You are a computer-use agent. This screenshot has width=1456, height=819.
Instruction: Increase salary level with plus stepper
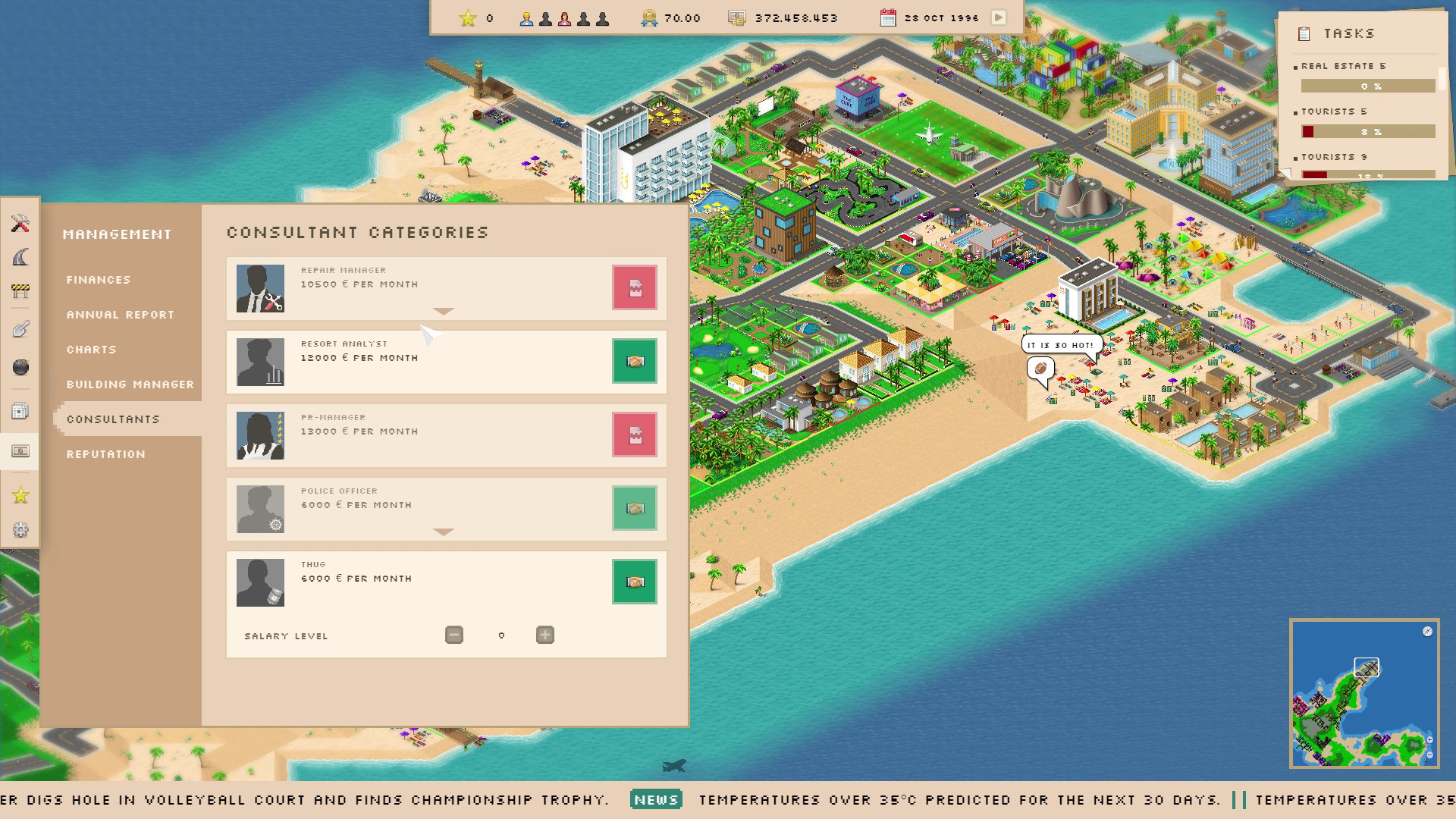pyautogui.click(x=544, y=635)
